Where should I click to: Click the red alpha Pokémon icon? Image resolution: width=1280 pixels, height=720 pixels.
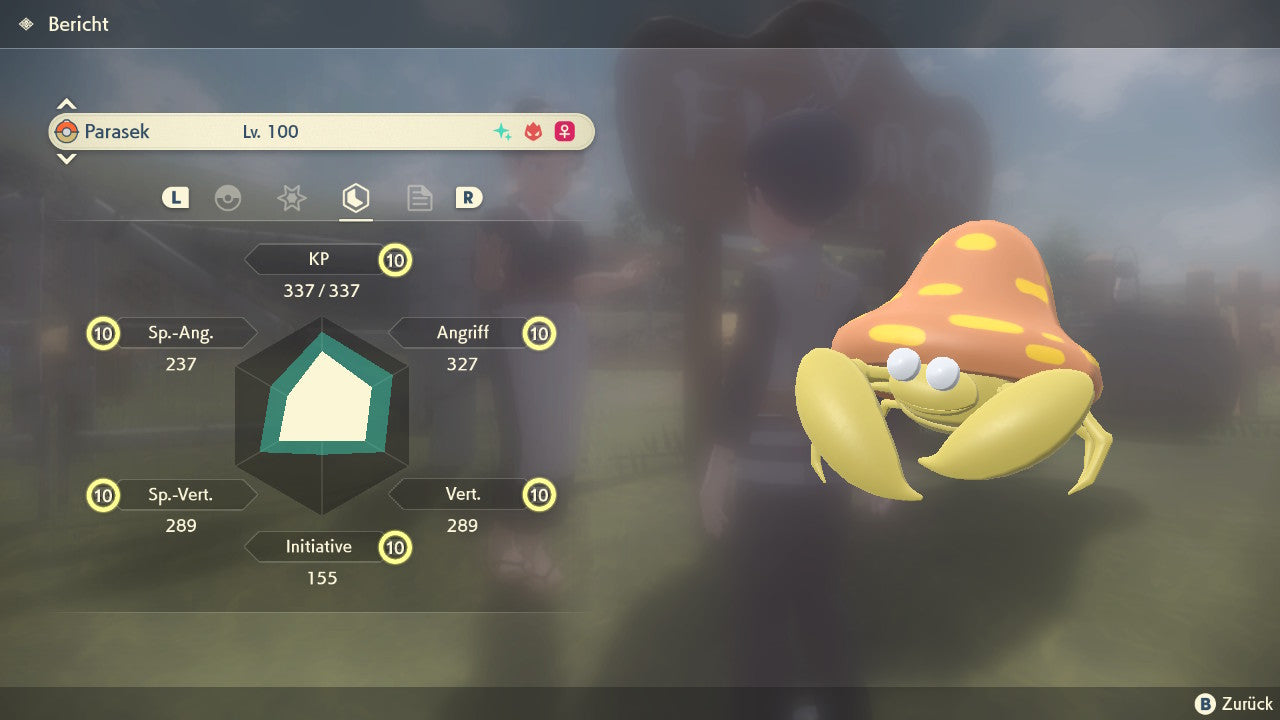point(533,132)
